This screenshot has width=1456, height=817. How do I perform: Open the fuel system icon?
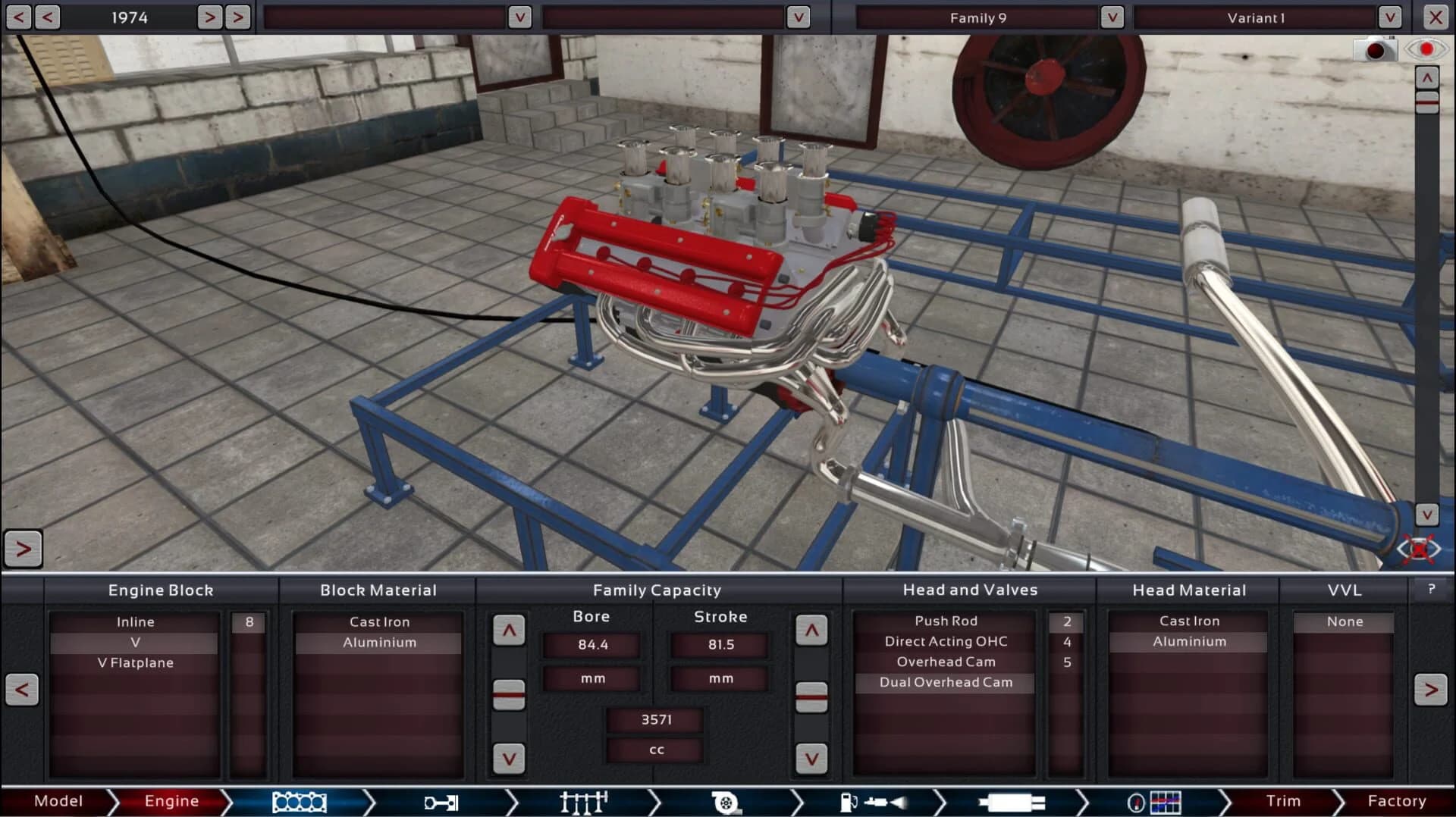(872, 801)
